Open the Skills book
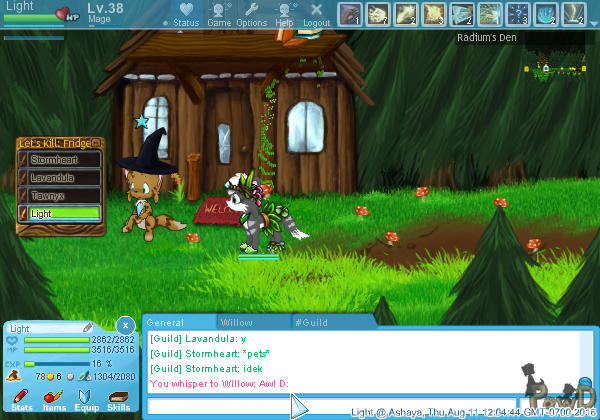Screen dimensions: 600x420 click(x=118, y=401)
